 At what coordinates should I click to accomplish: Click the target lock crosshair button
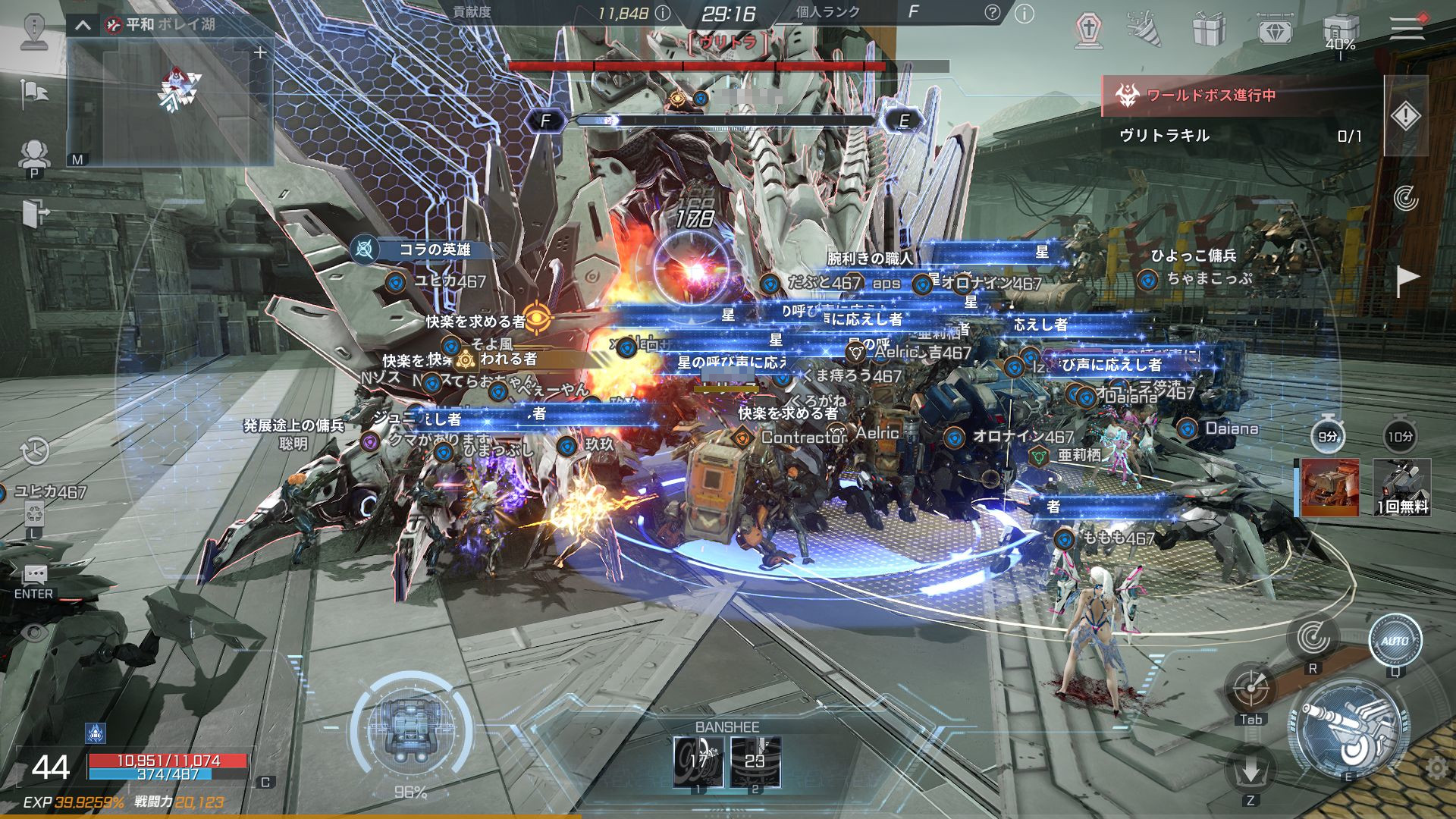coord(1250,689)
